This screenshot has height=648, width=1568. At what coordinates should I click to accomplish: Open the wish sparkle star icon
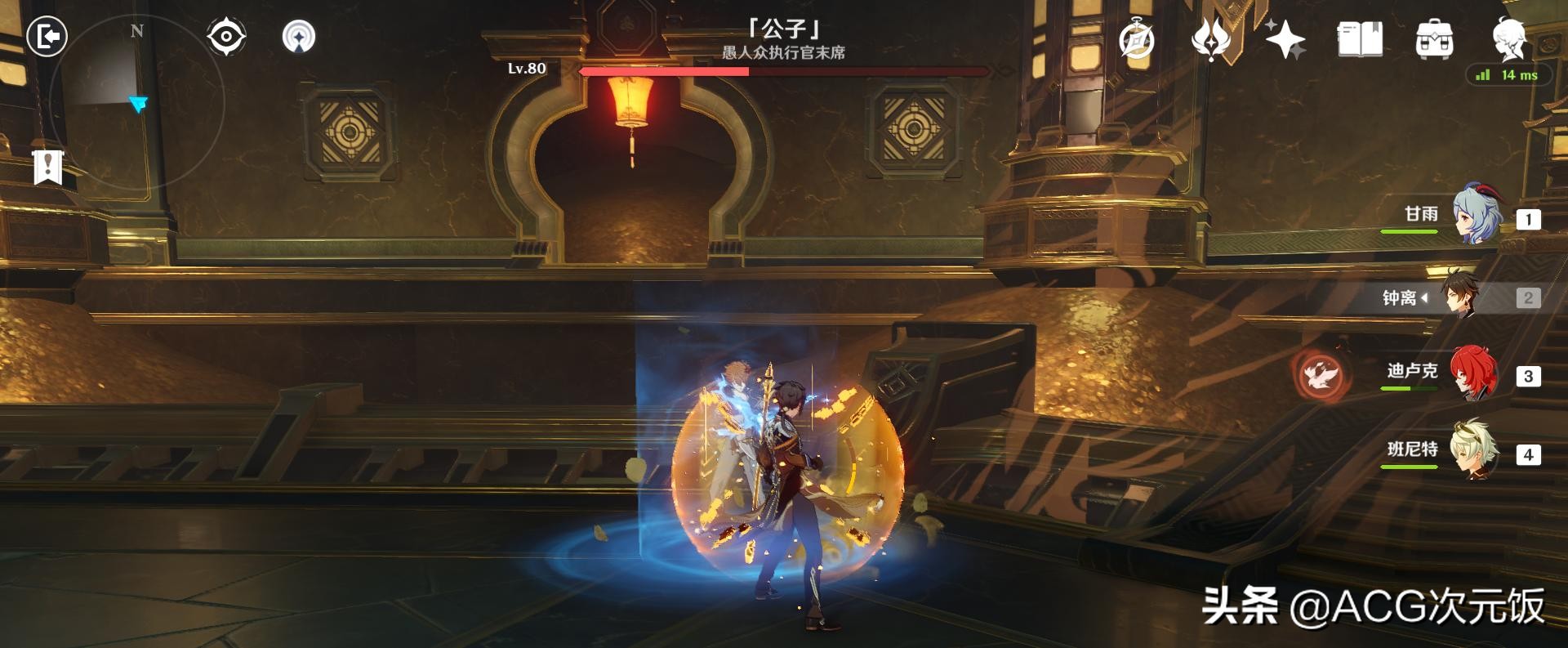[1285, 39]
